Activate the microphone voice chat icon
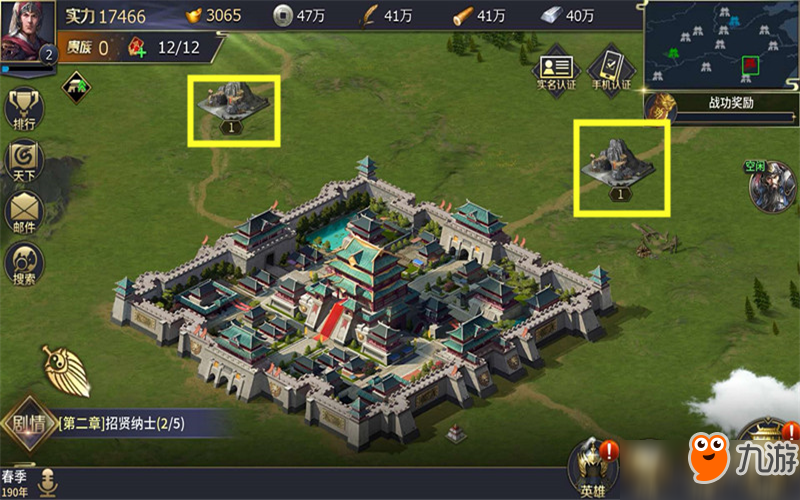This screenshot has height=500, width=800. 47,483
